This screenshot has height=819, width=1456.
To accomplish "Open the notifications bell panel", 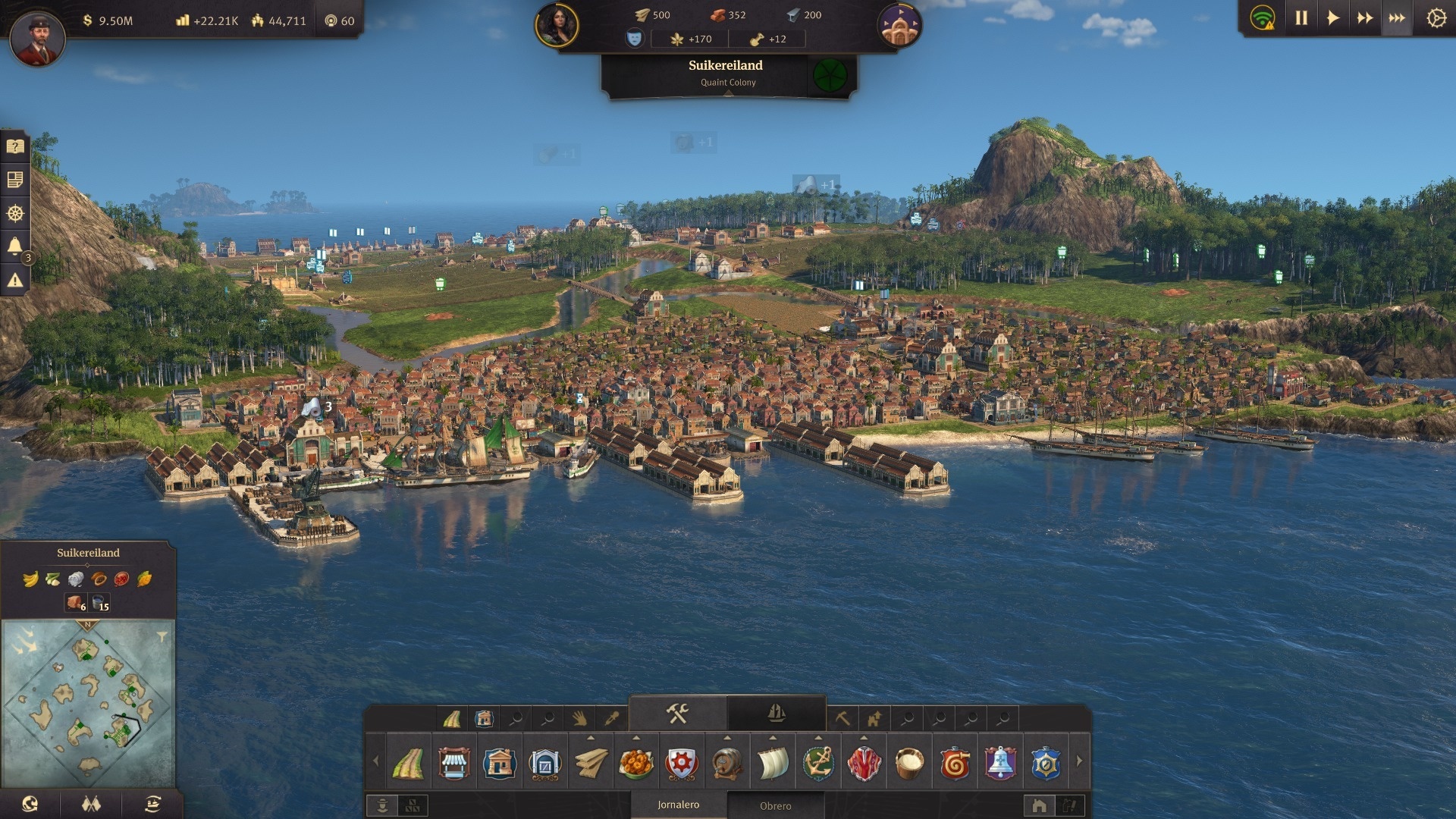I will pos(14,246).
